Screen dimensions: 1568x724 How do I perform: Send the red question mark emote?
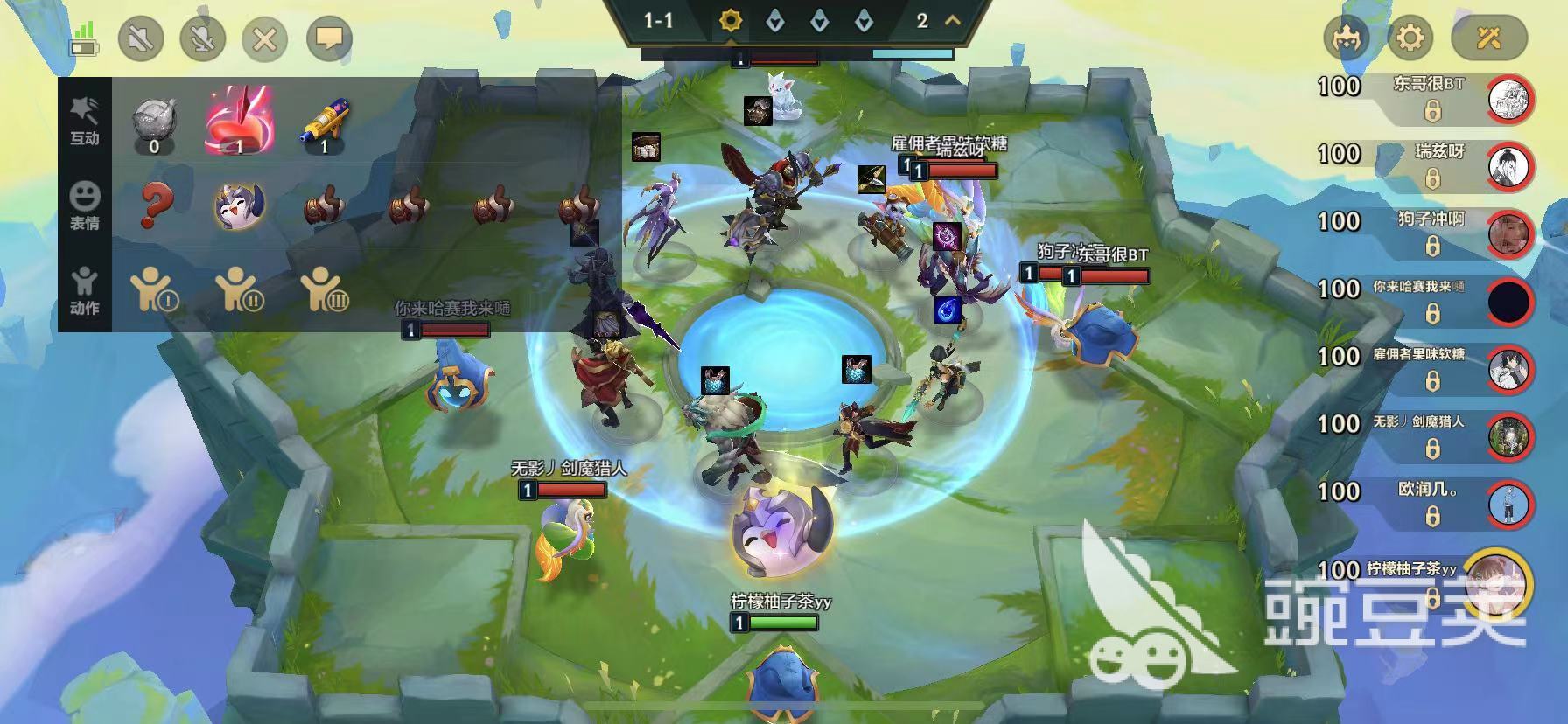156,205
